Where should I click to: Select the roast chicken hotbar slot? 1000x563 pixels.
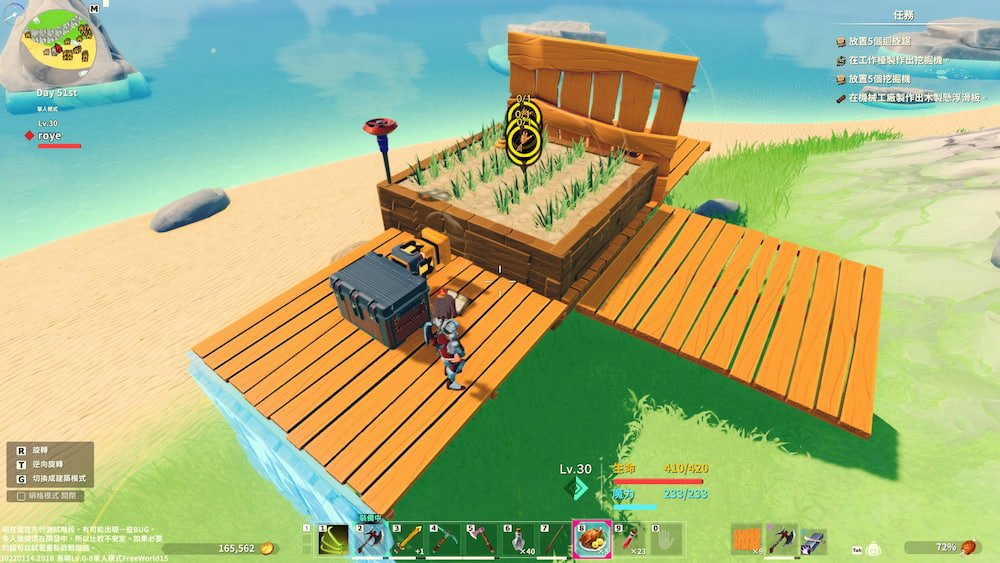(x=591, y=540)
